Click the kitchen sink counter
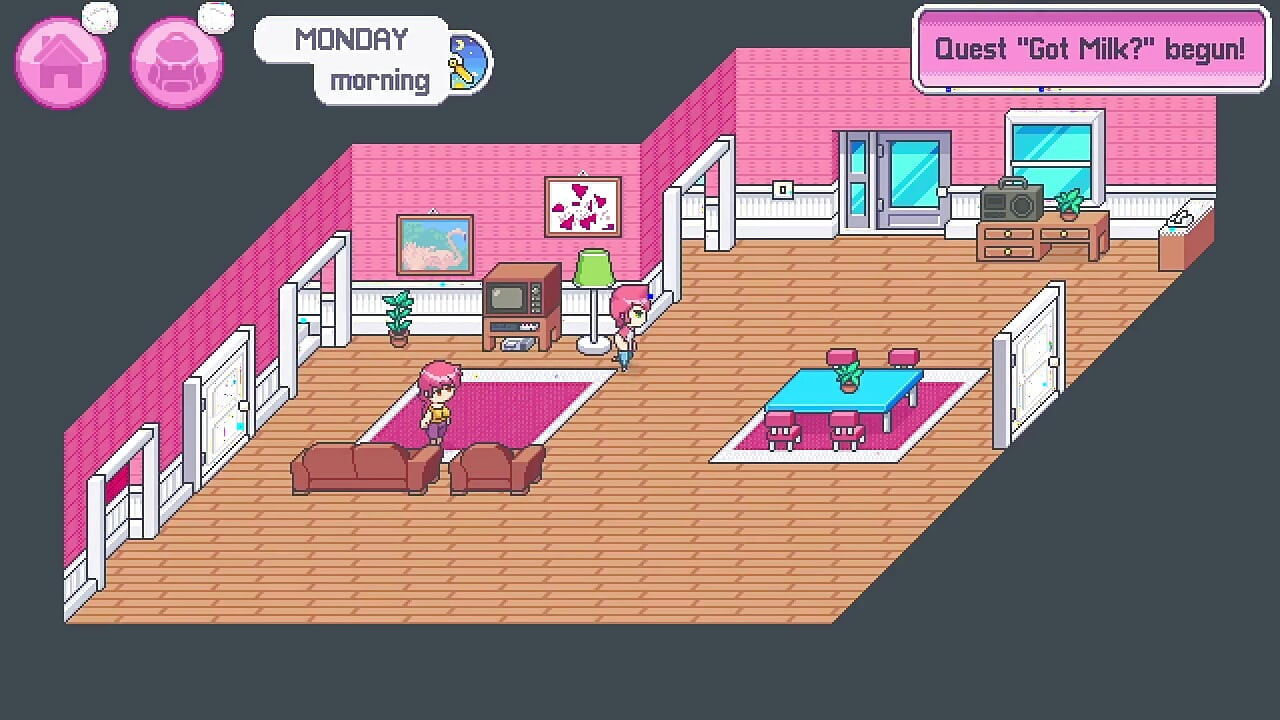The image size is (1280, 720). coord(1185,225)
